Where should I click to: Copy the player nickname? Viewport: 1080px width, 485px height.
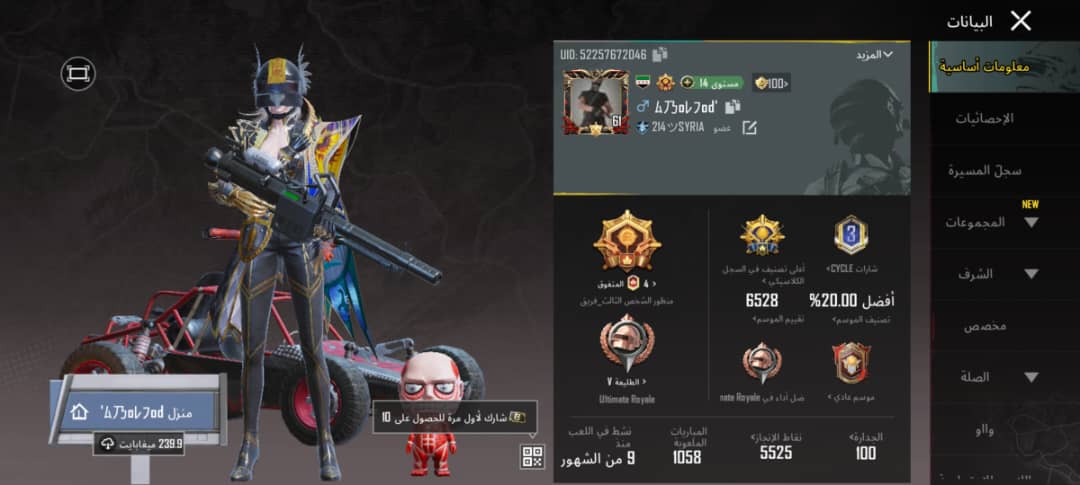click(x=733, y=106)
